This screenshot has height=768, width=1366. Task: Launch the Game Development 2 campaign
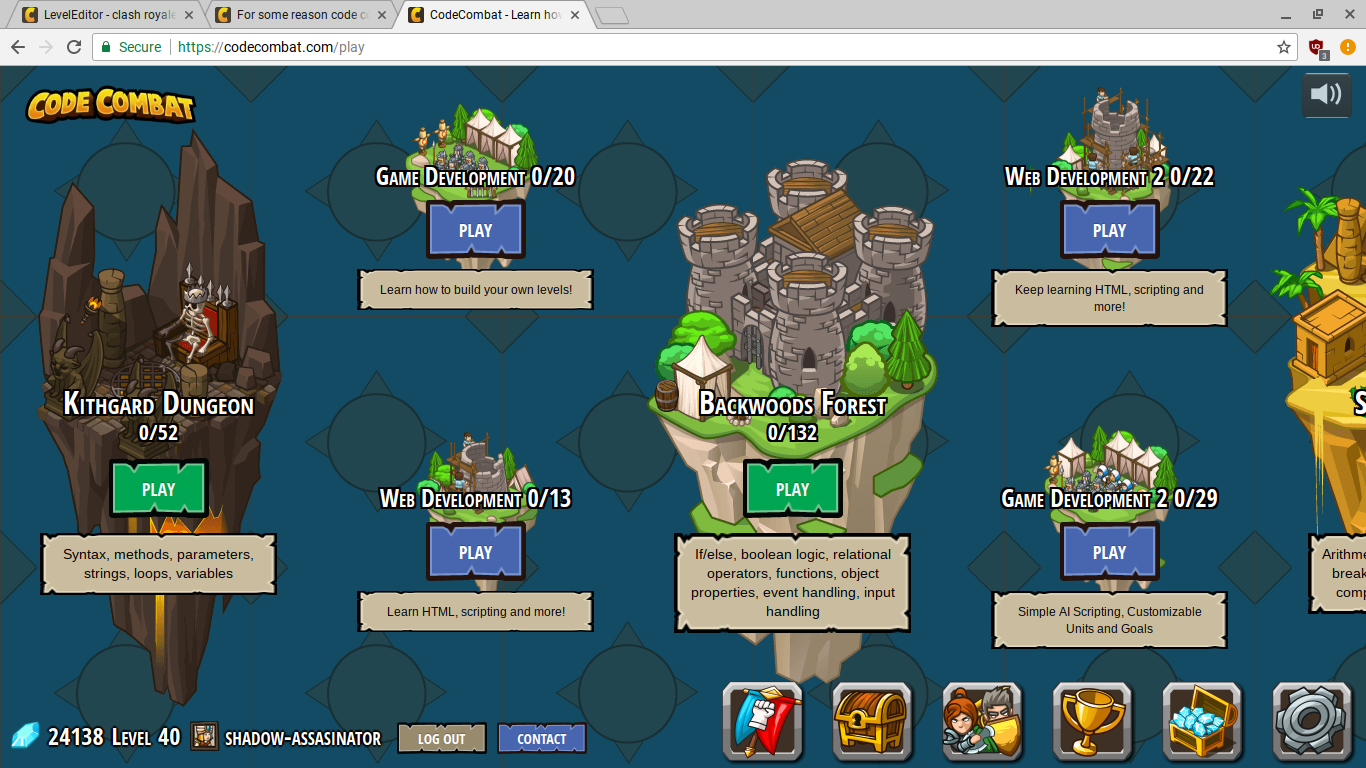coord(1109,552)
